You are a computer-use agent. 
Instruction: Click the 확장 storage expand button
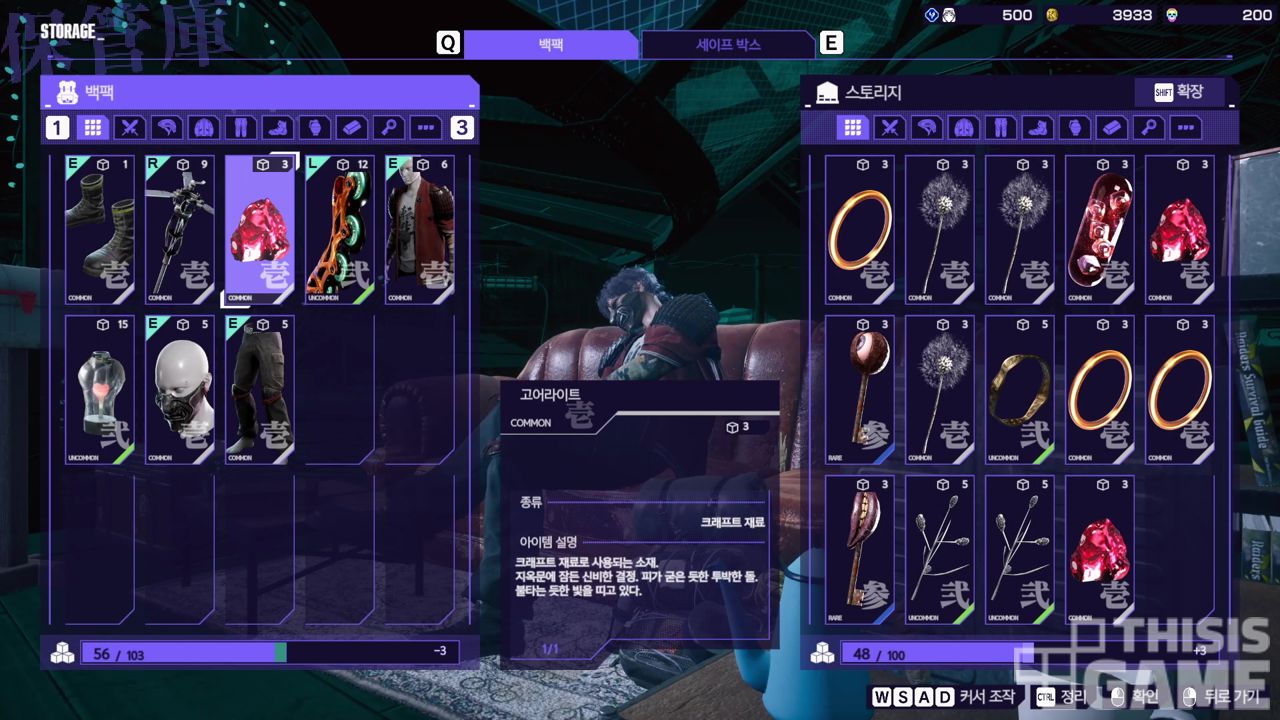tap(1180, 92)
